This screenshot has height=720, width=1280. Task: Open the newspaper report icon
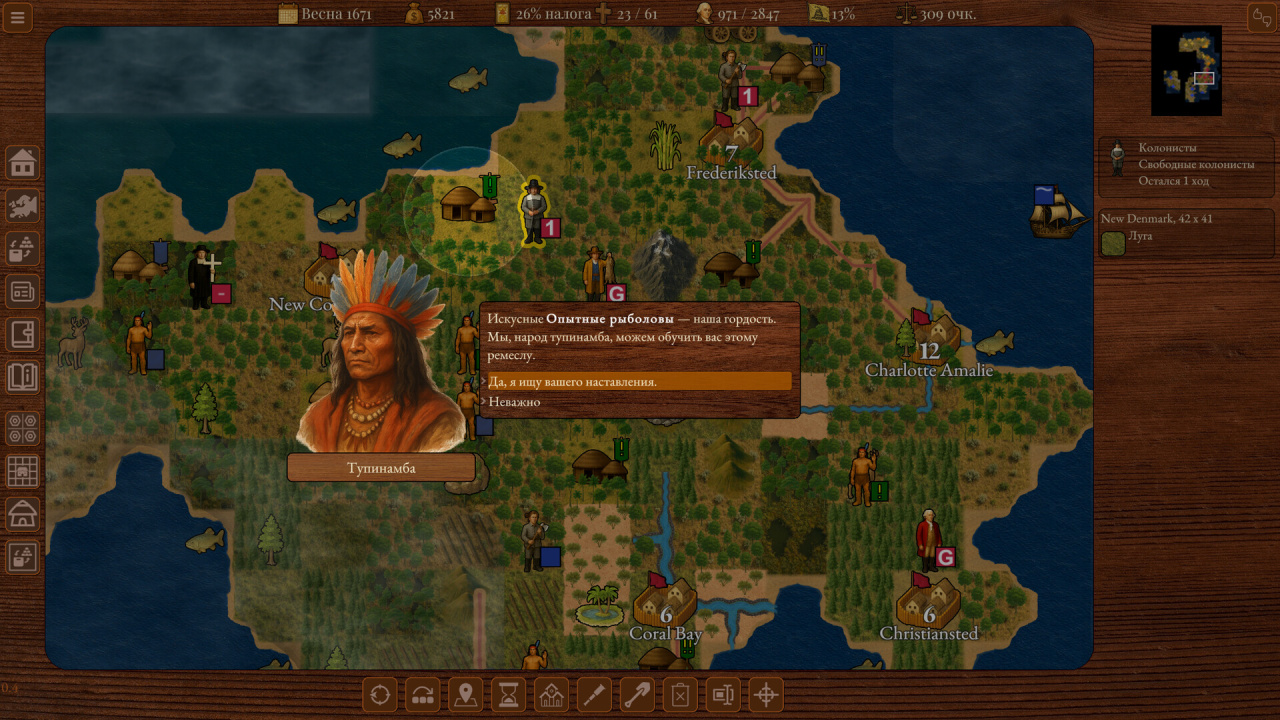pos(23,291)
